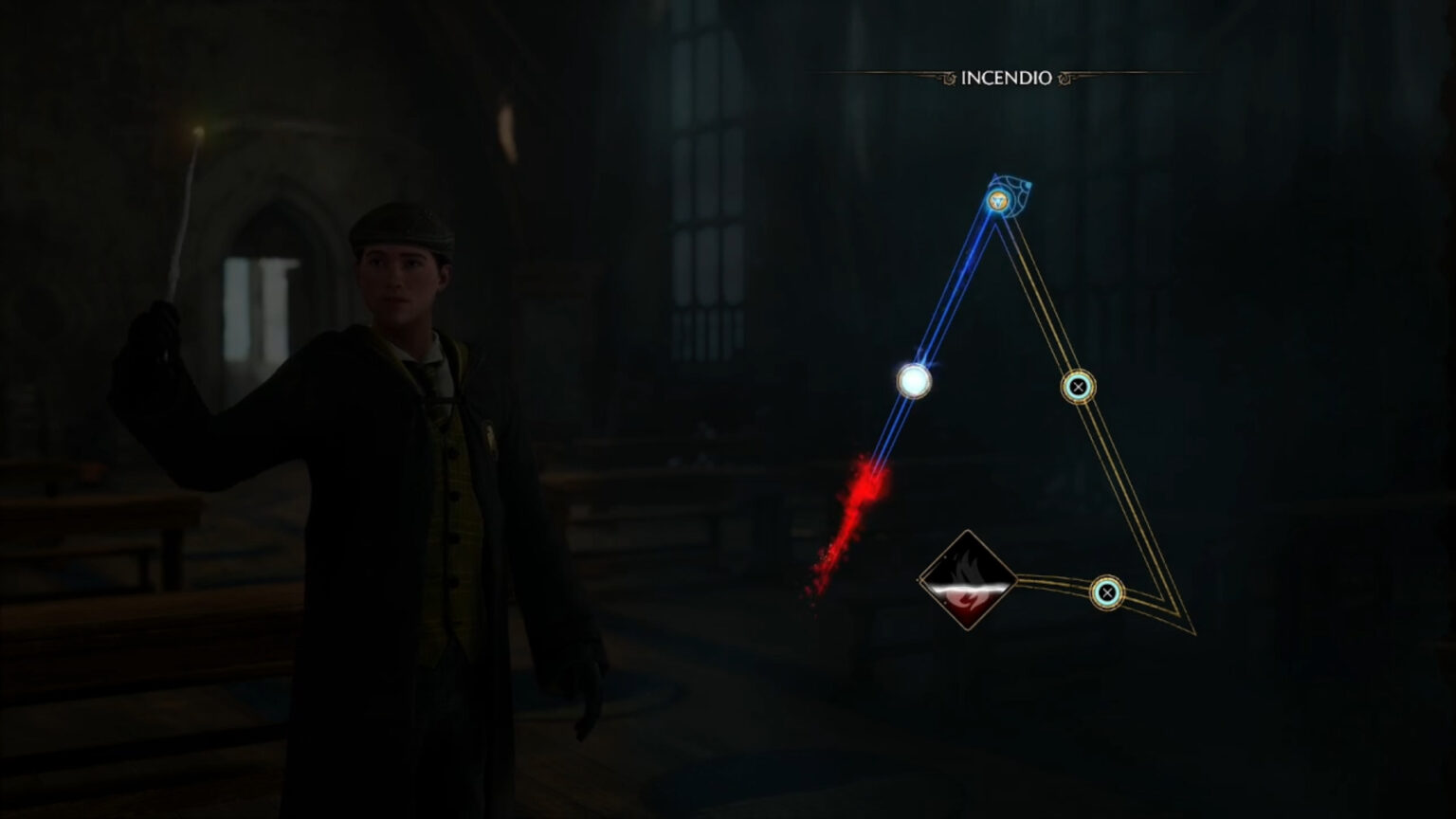Click the gold wand-tracer marker at the apex
1456x819 pixels.
point(998,201)
